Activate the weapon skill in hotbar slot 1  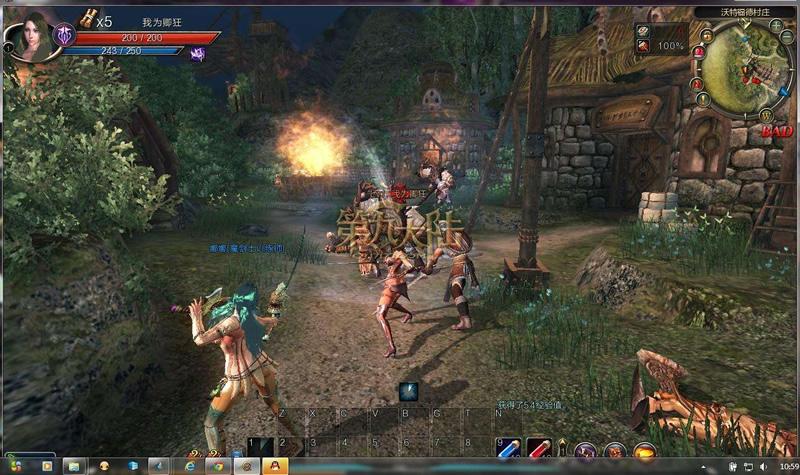click(x=261, y=448)
